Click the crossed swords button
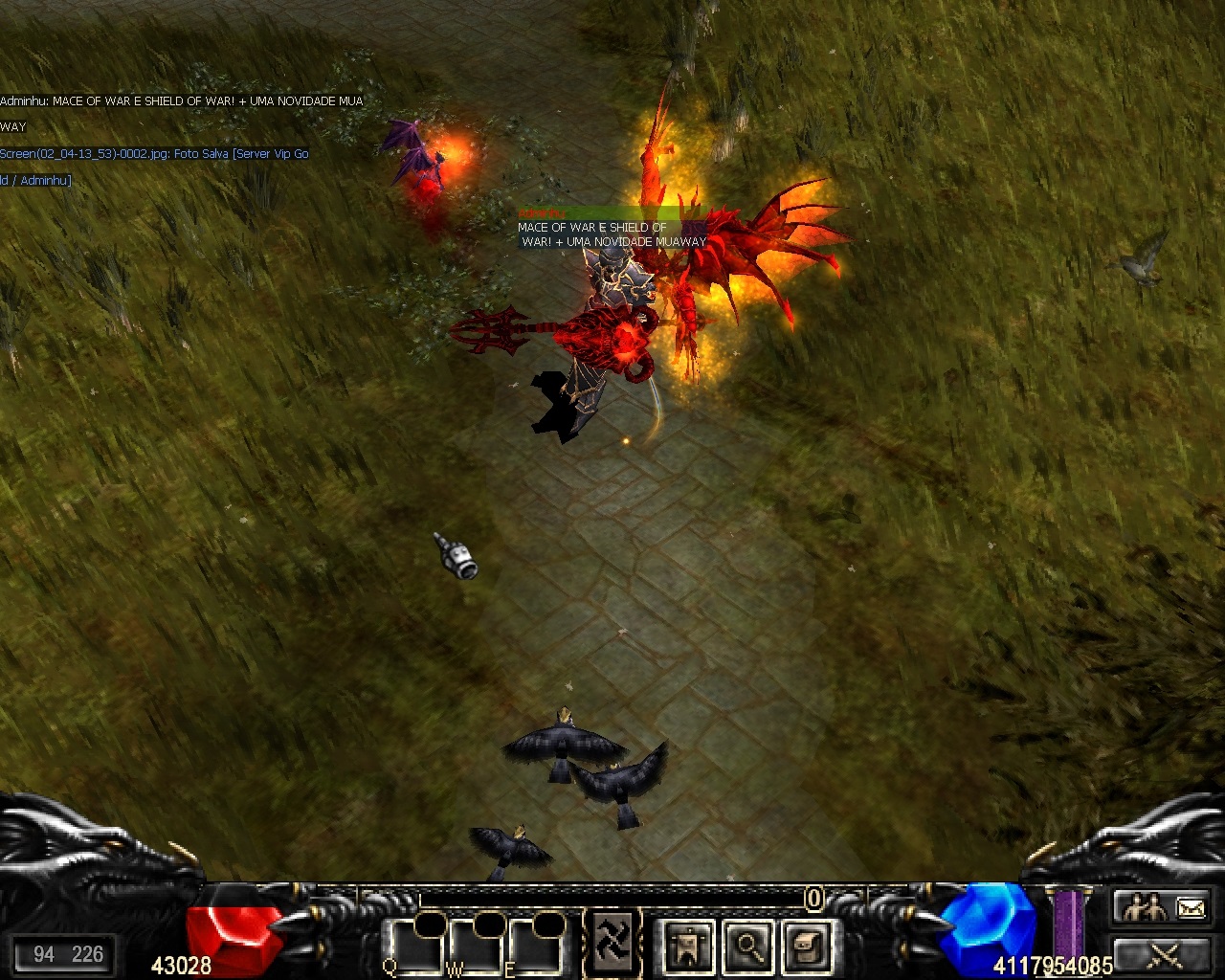Image resolution: width=1225 pixels, height=980 pixels. tap(1163, 955)
